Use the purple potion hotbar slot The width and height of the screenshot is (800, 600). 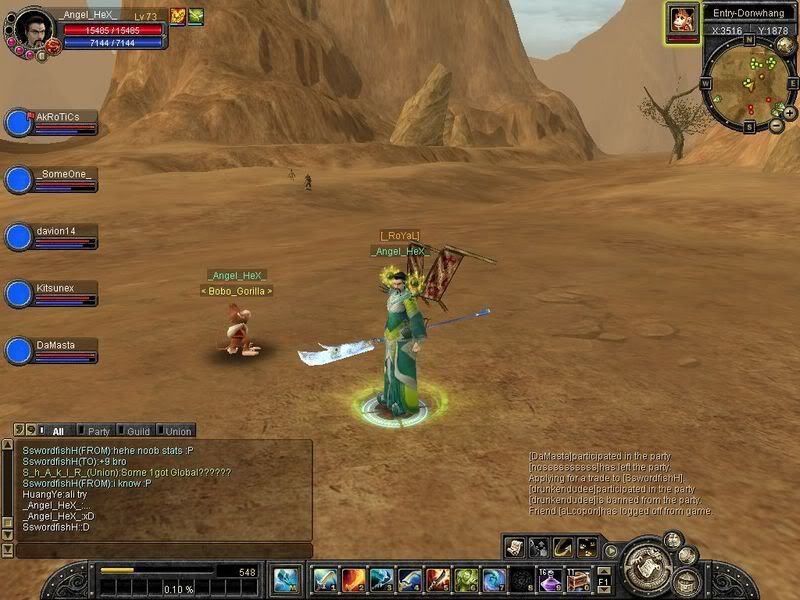click(x=550, y=579)
